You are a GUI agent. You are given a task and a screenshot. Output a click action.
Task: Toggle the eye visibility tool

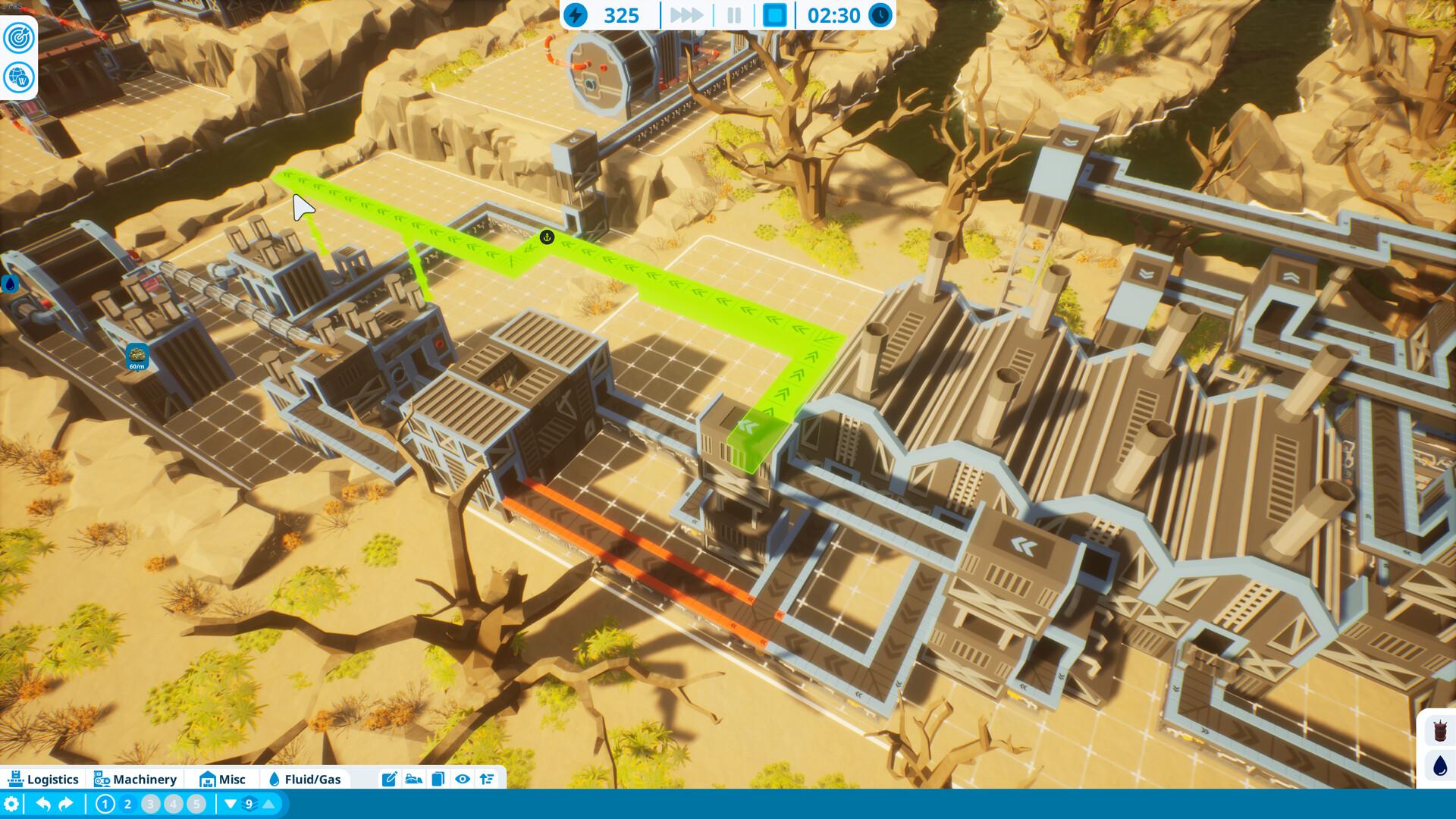click(463, 779)
